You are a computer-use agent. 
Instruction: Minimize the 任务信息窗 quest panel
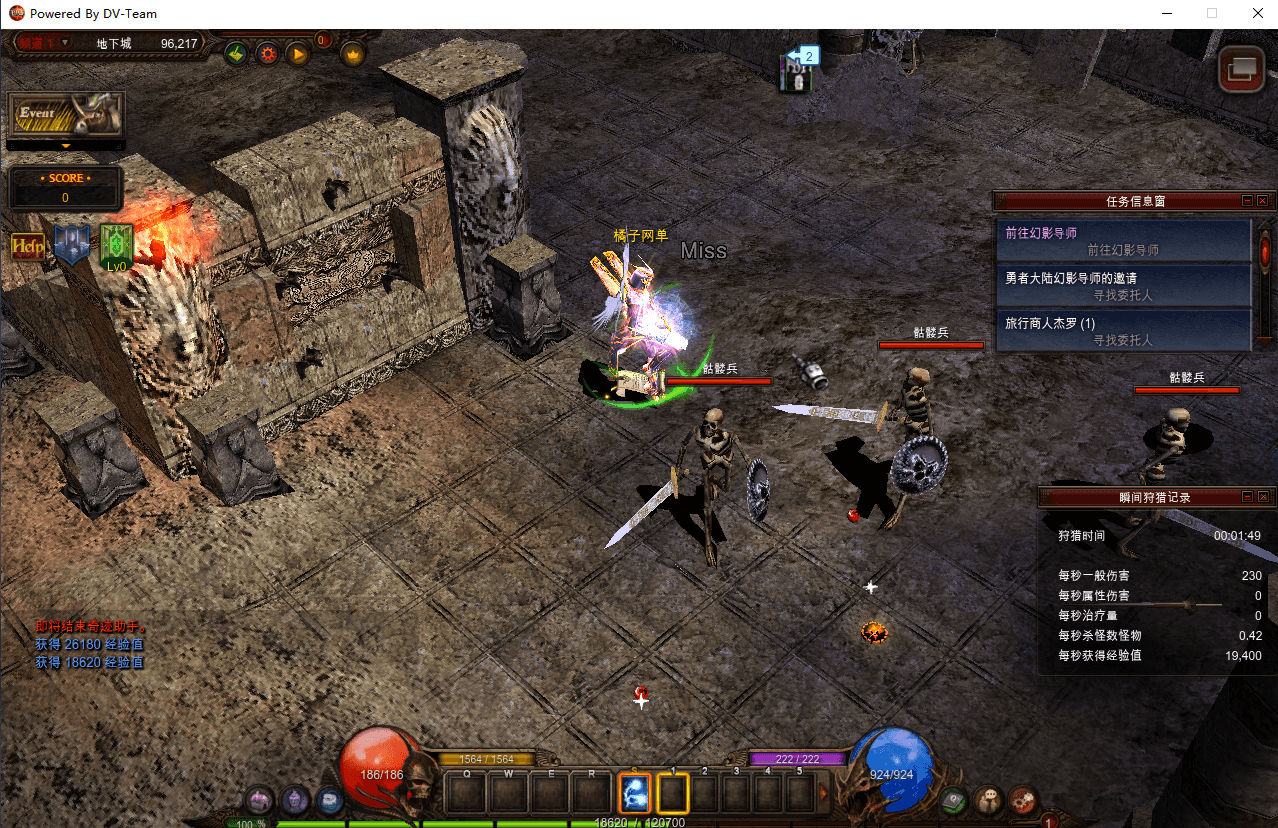pyautogui.click(x=1247, y=201)
